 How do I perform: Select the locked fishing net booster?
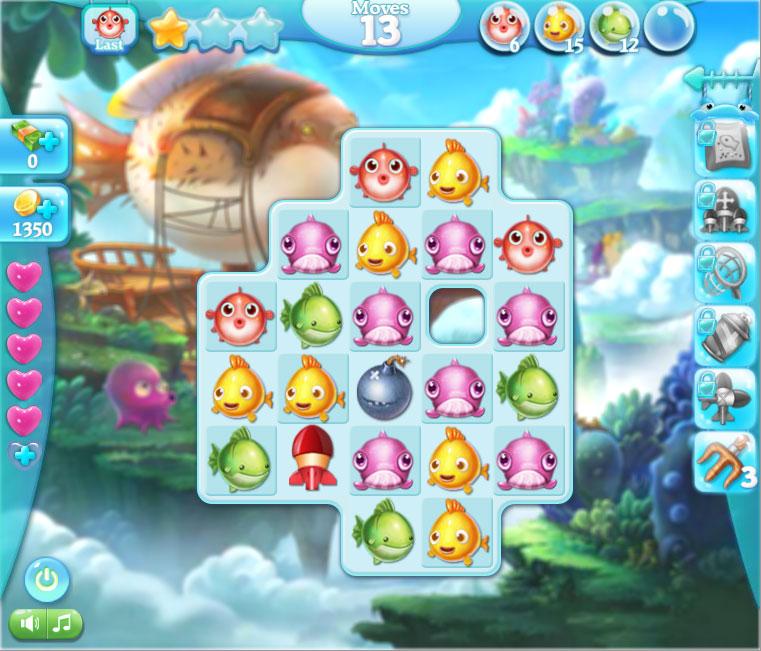click(726, 273)
